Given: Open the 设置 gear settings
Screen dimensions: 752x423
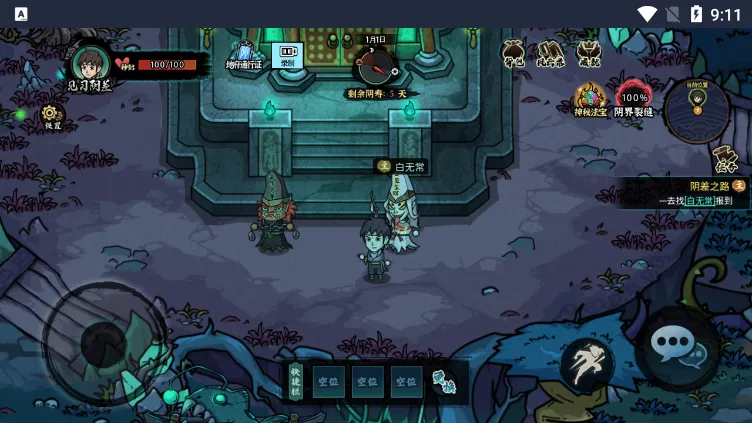Looking at the screenshot, I should 52,114.
